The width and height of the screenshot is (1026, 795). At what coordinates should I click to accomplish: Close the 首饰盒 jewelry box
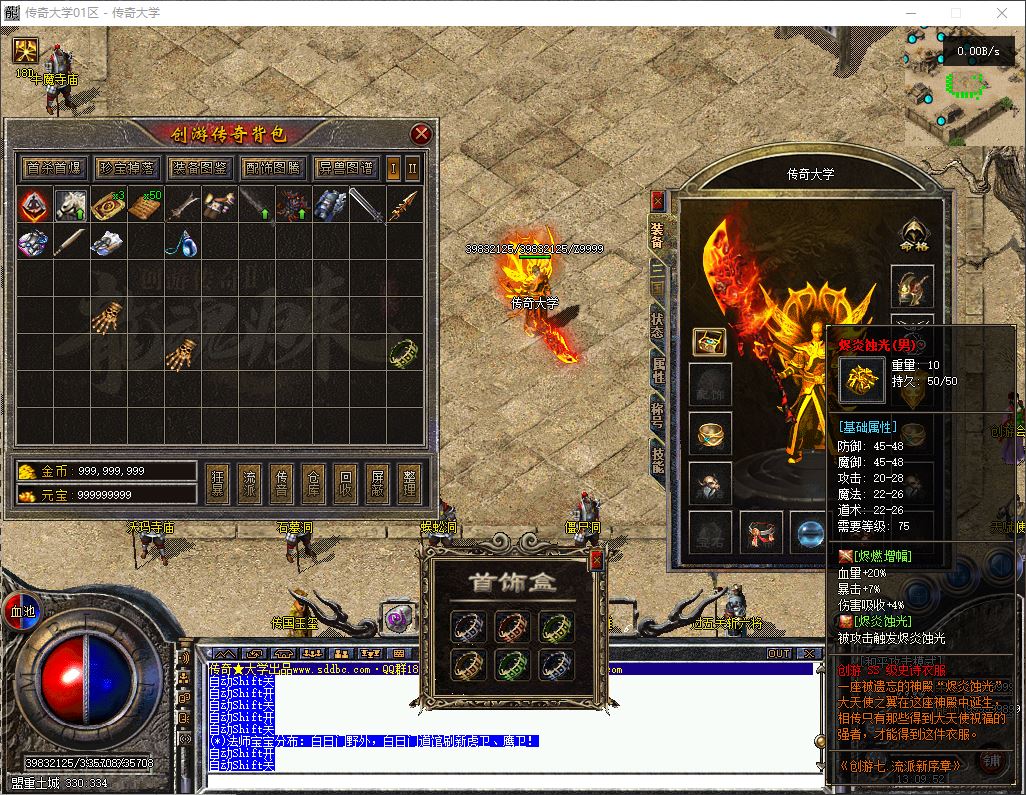(597, 561)
